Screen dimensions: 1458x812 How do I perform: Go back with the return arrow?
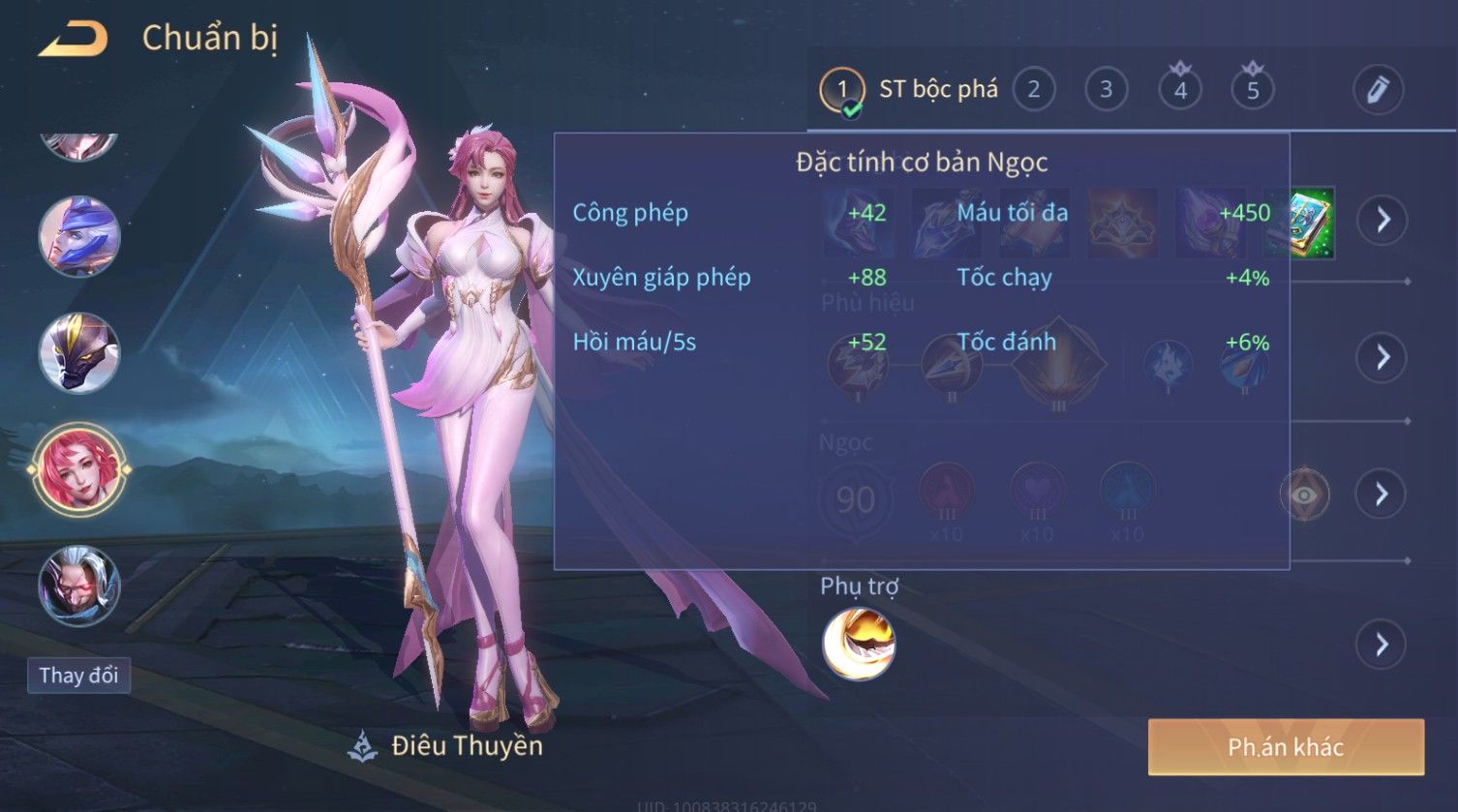click(73, 40)
